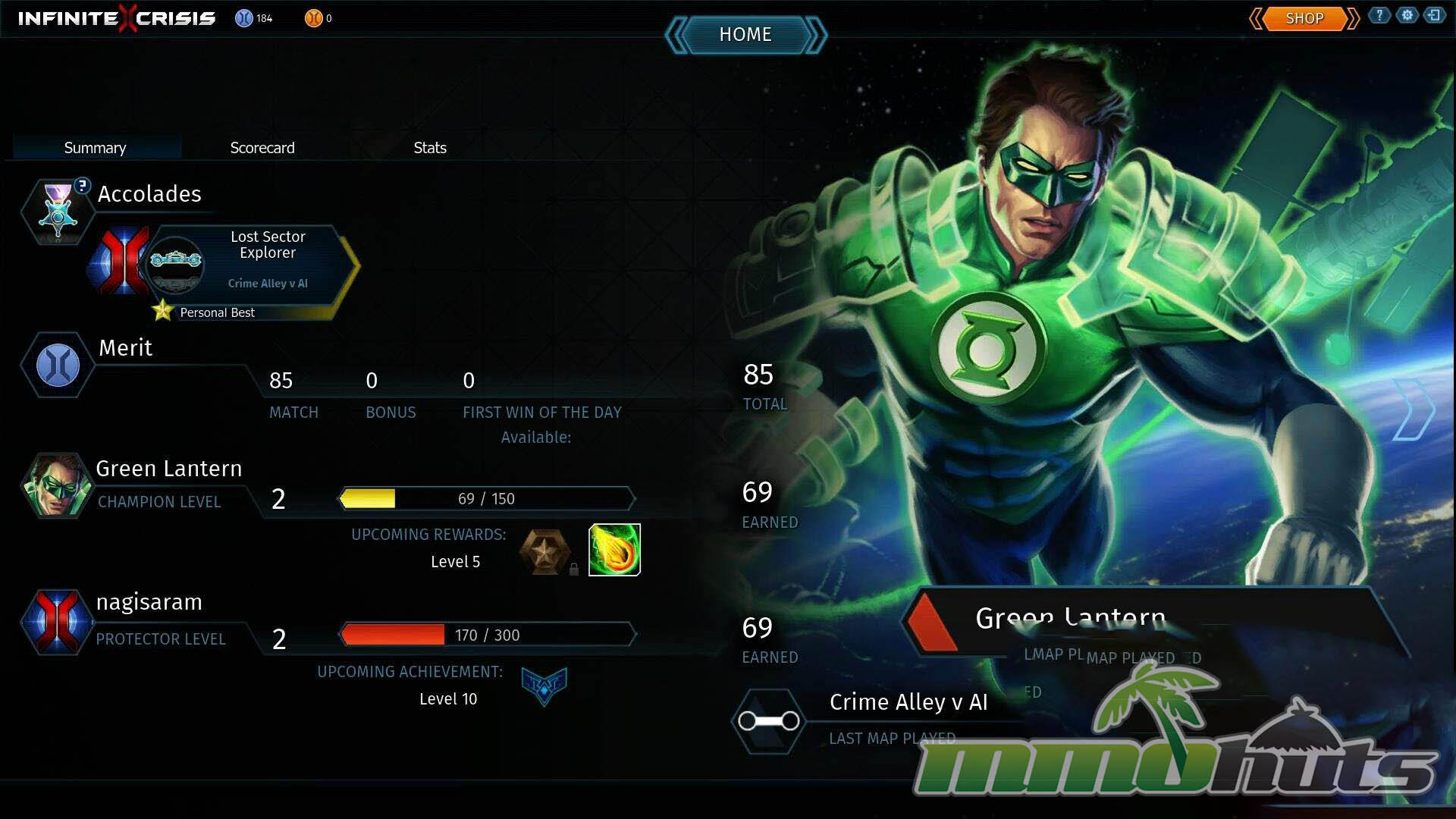Click the nagisaram protector emblem
Image resolution: width=1456 pixels, height=819 pixels.
click(x=57, y=621)
